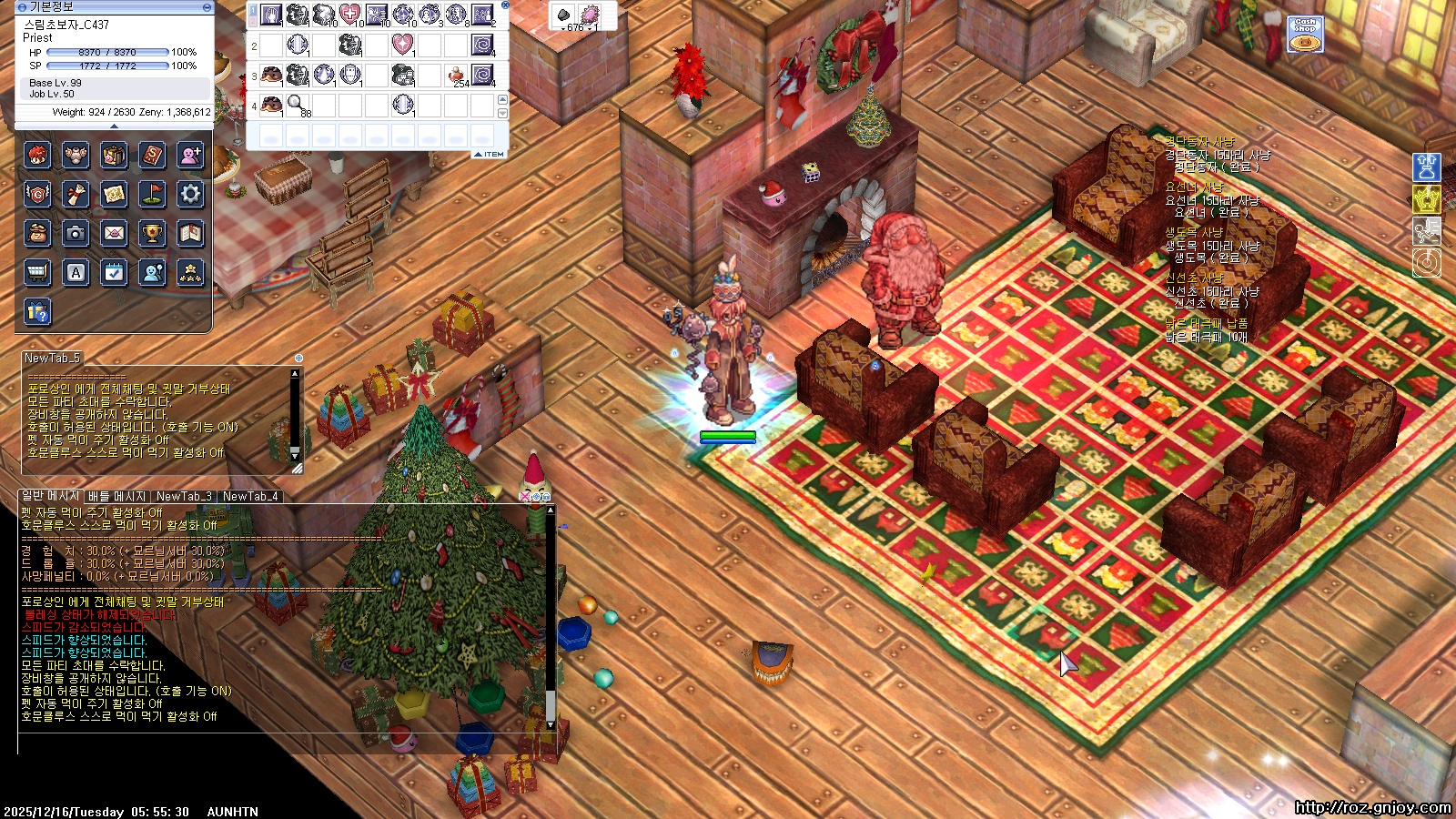Open the character face info icon
Screen dimensions: 1456x819
[x=37, y=156]
